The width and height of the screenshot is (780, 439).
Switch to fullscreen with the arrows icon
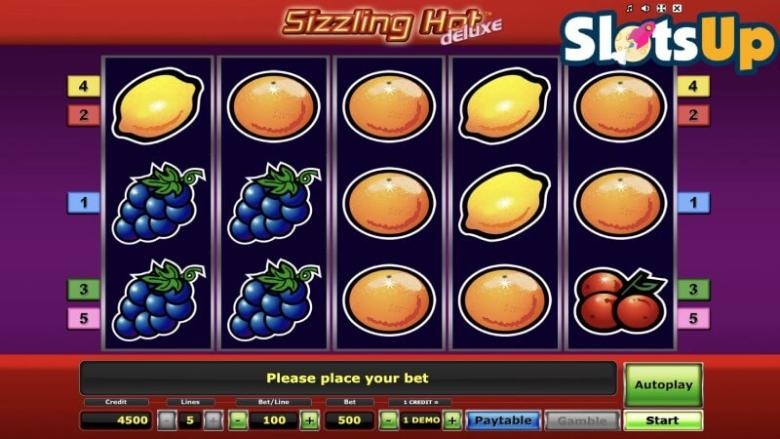pyautogui.click(x=660, y=9)
